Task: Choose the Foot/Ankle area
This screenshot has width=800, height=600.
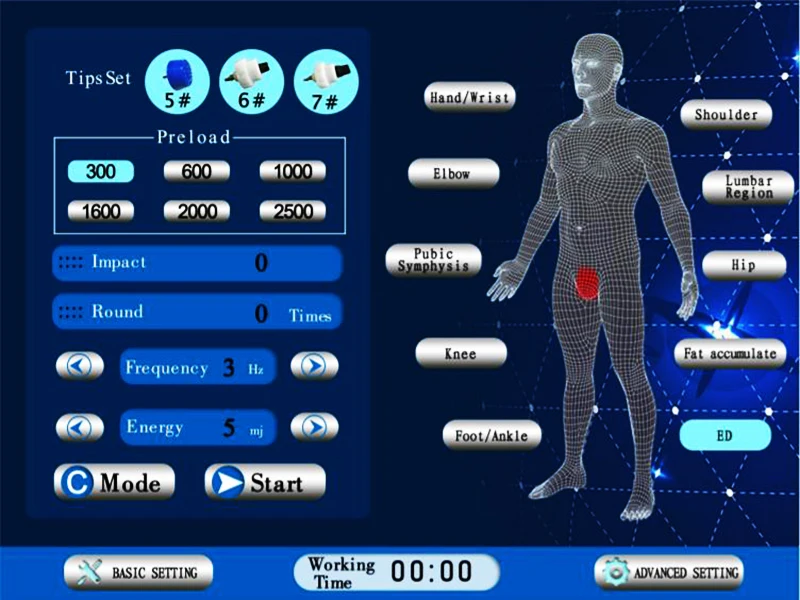Action: pyautogui.click(x=492, y=435)
